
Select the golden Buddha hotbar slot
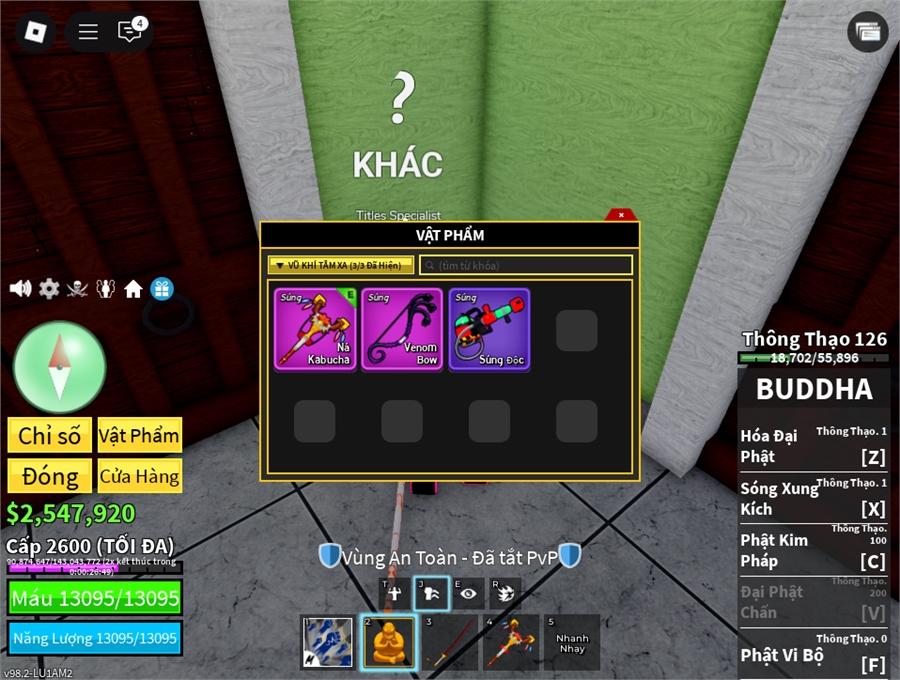point(389,641)
